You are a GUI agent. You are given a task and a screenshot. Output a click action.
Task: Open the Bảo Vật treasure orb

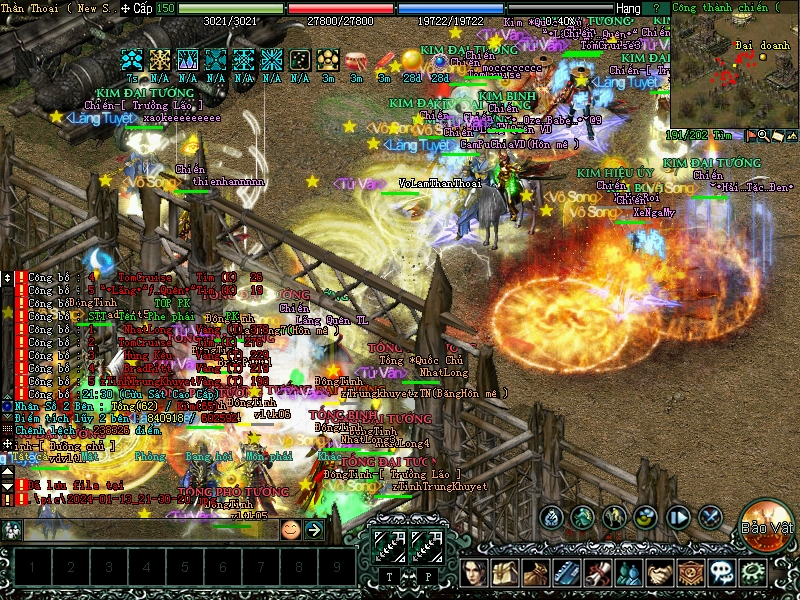[x=766, y=523]
